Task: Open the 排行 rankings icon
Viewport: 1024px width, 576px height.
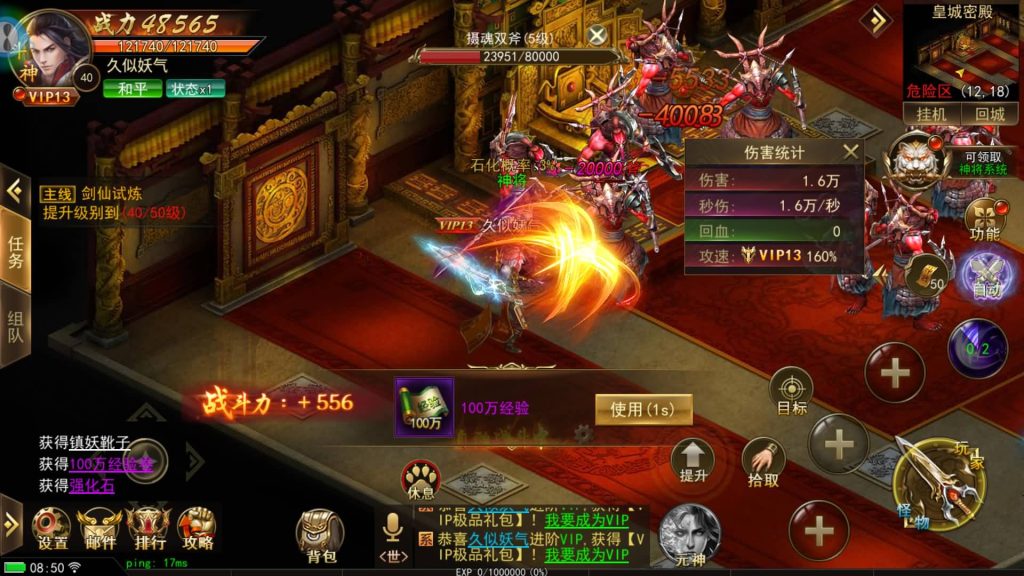Action: (149, 527)
